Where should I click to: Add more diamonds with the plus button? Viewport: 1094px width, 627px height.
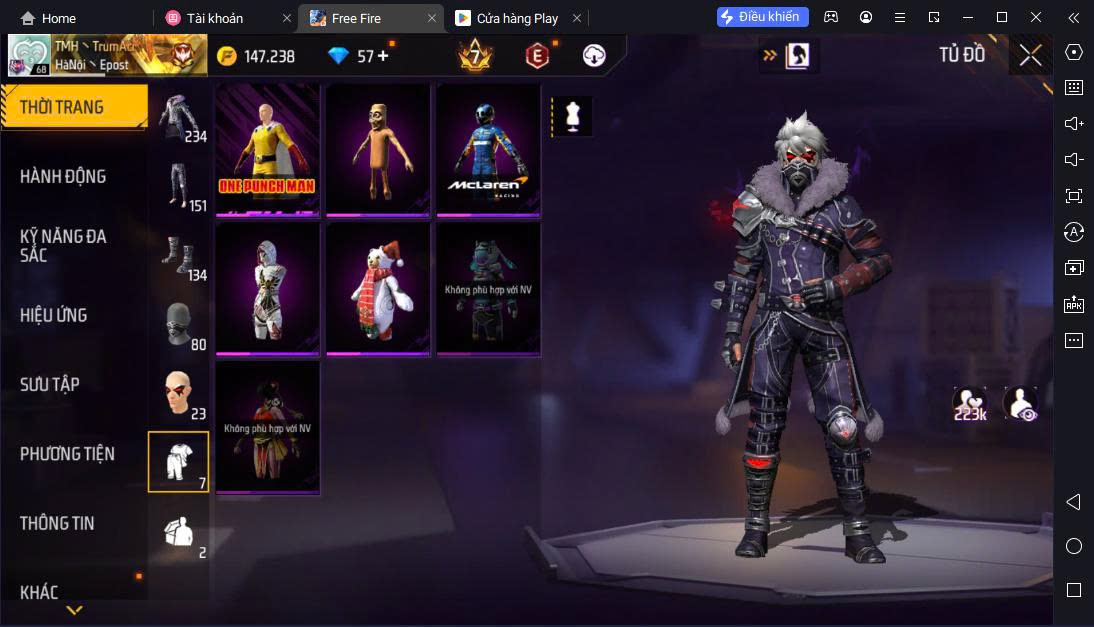click(381, 56)
